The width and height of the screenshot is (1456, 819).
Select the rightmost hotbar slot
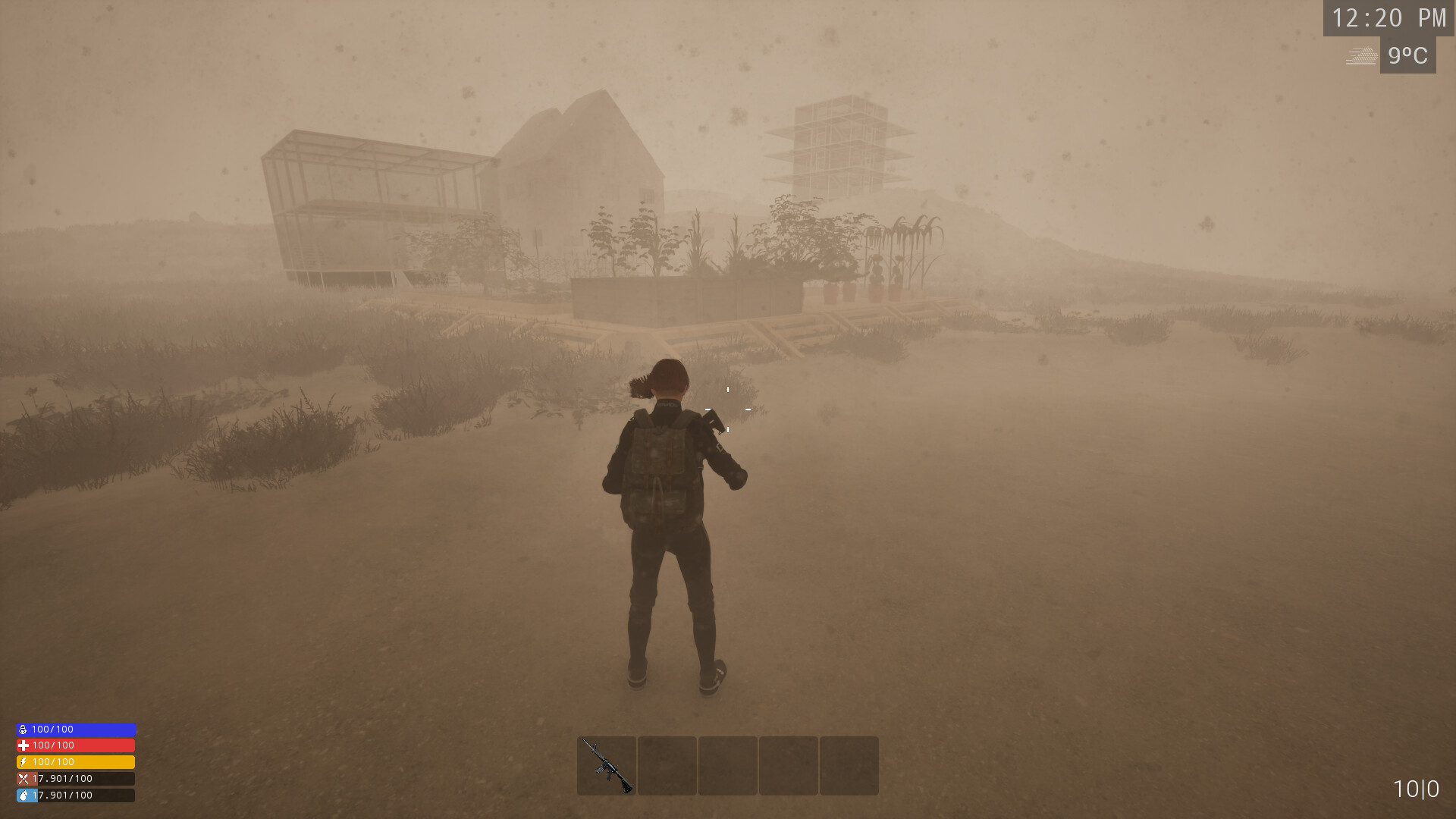point(848,766)
